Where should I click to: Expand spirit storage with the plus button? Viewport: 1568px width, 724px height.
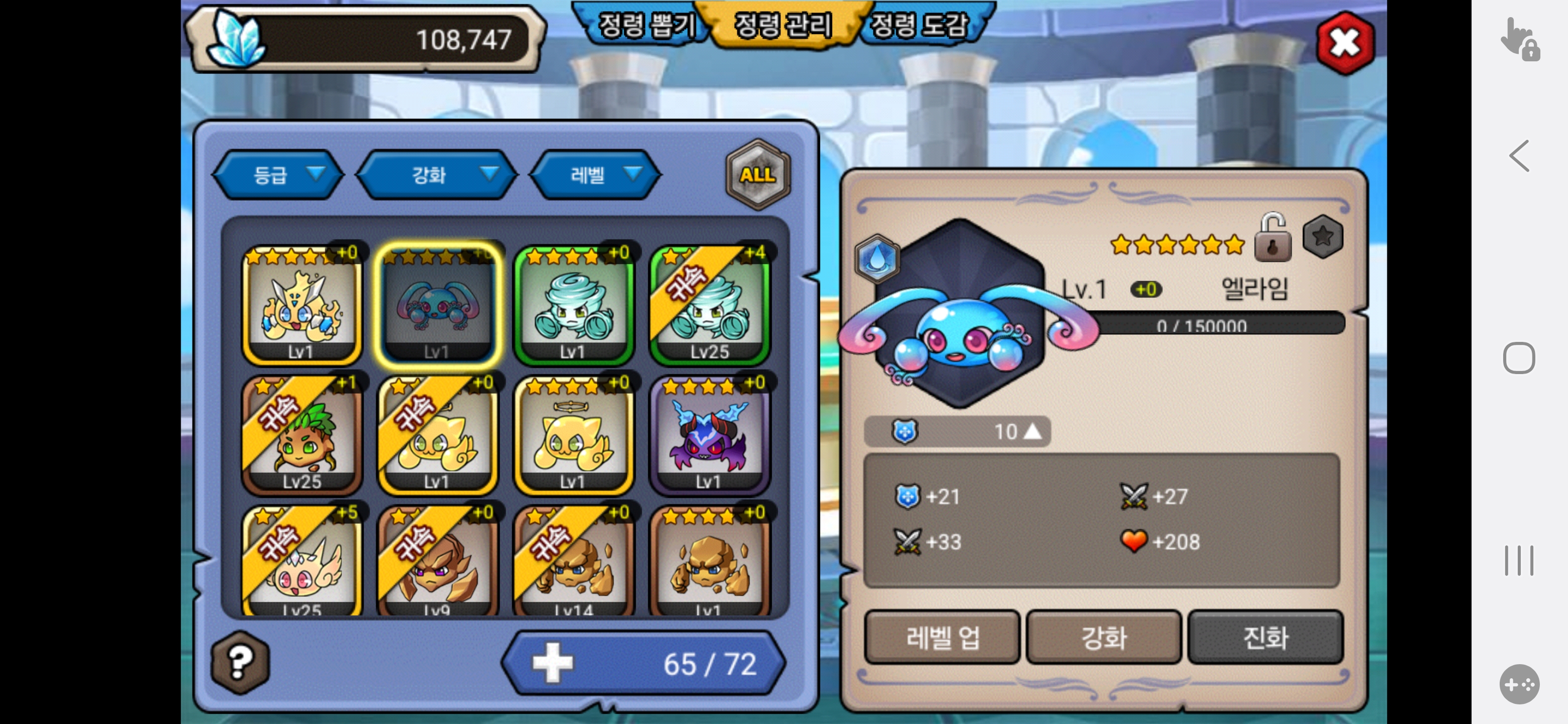point(552,663)
